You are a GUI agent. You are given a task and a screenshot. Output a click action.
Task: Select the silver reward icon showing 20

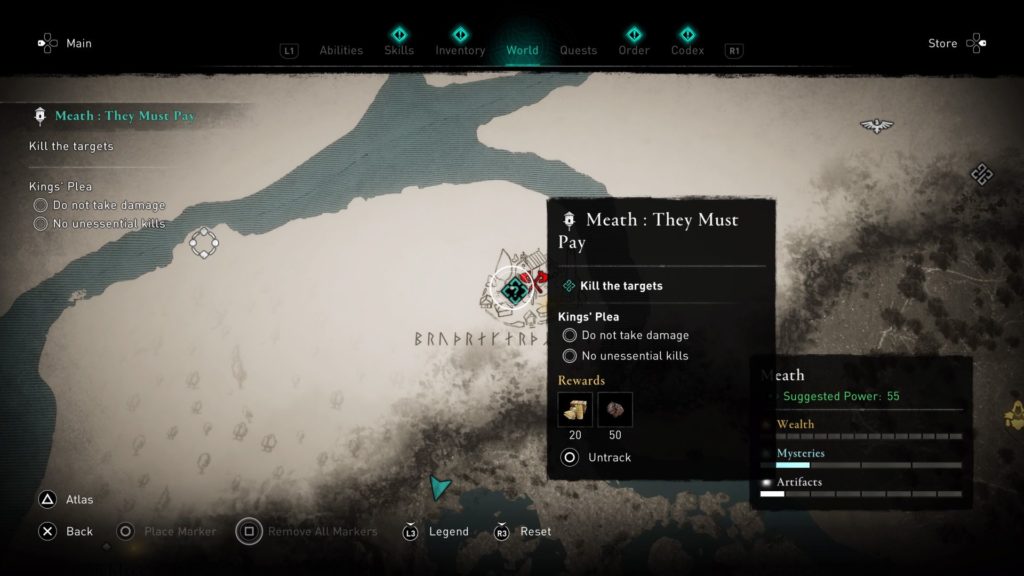(x=575, y=409)
